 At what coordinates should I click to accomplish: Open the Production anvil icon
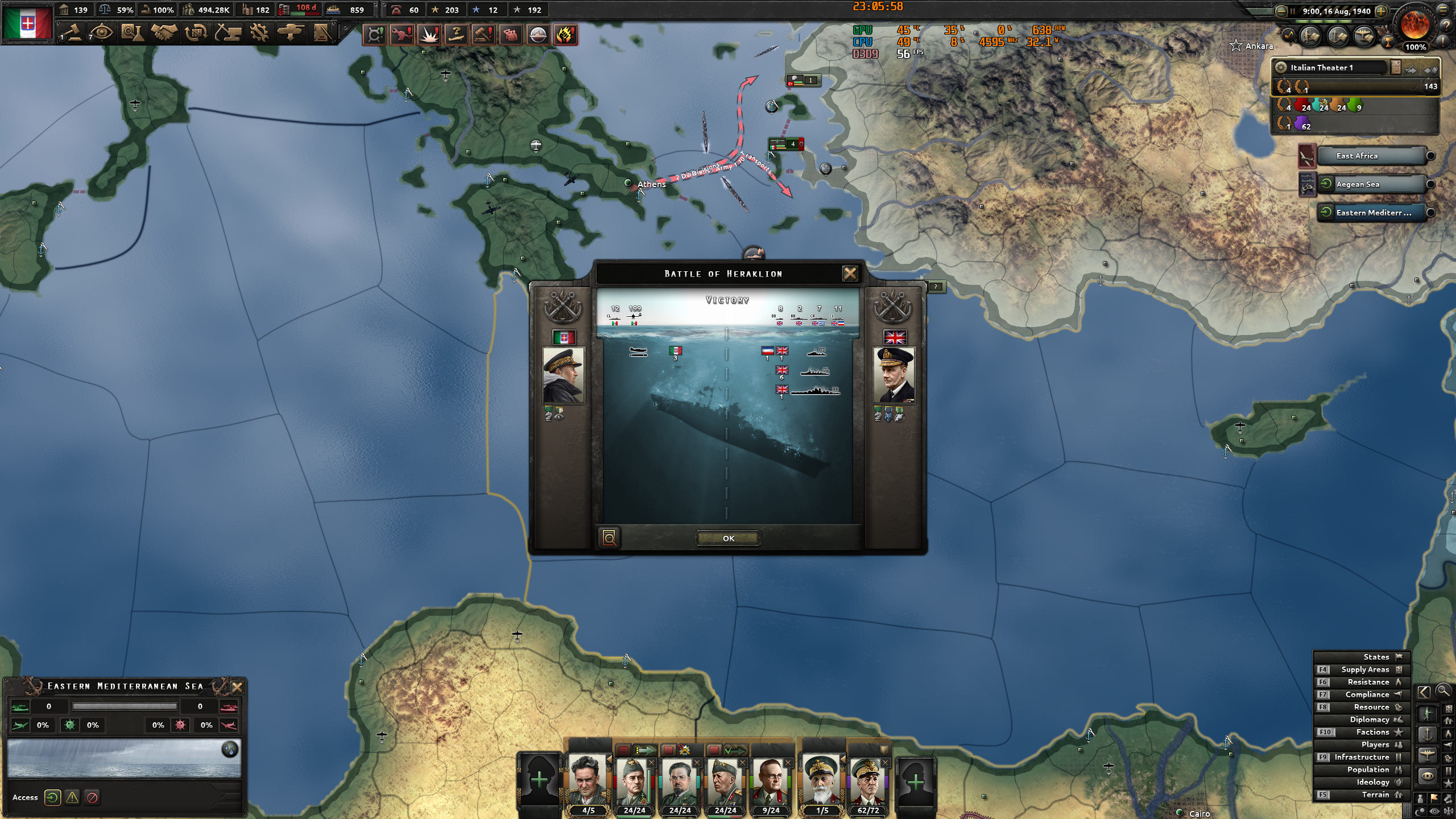(x=227, y=32)
